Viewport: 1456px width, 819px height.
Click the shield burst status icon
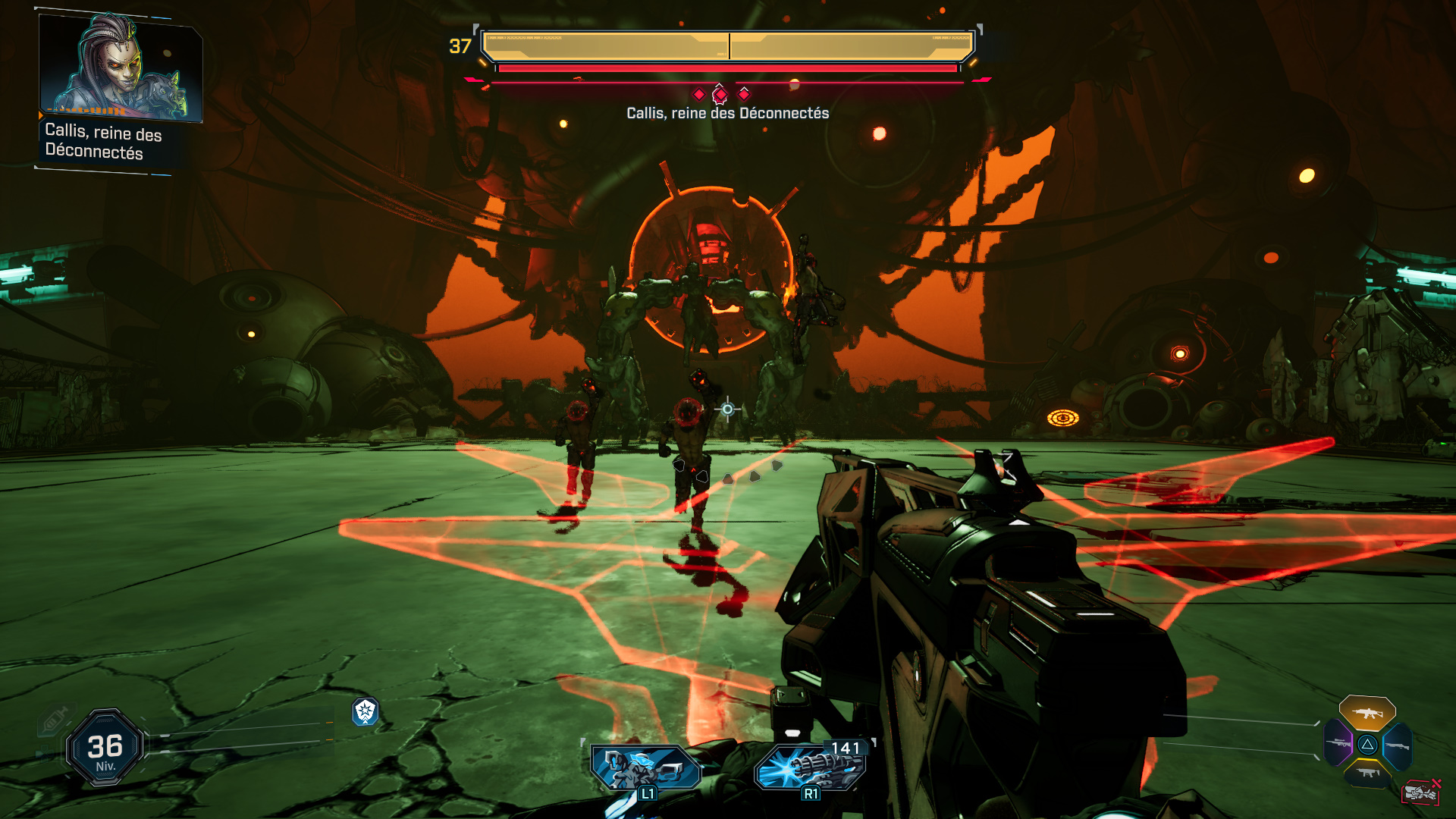click(366, 711)
